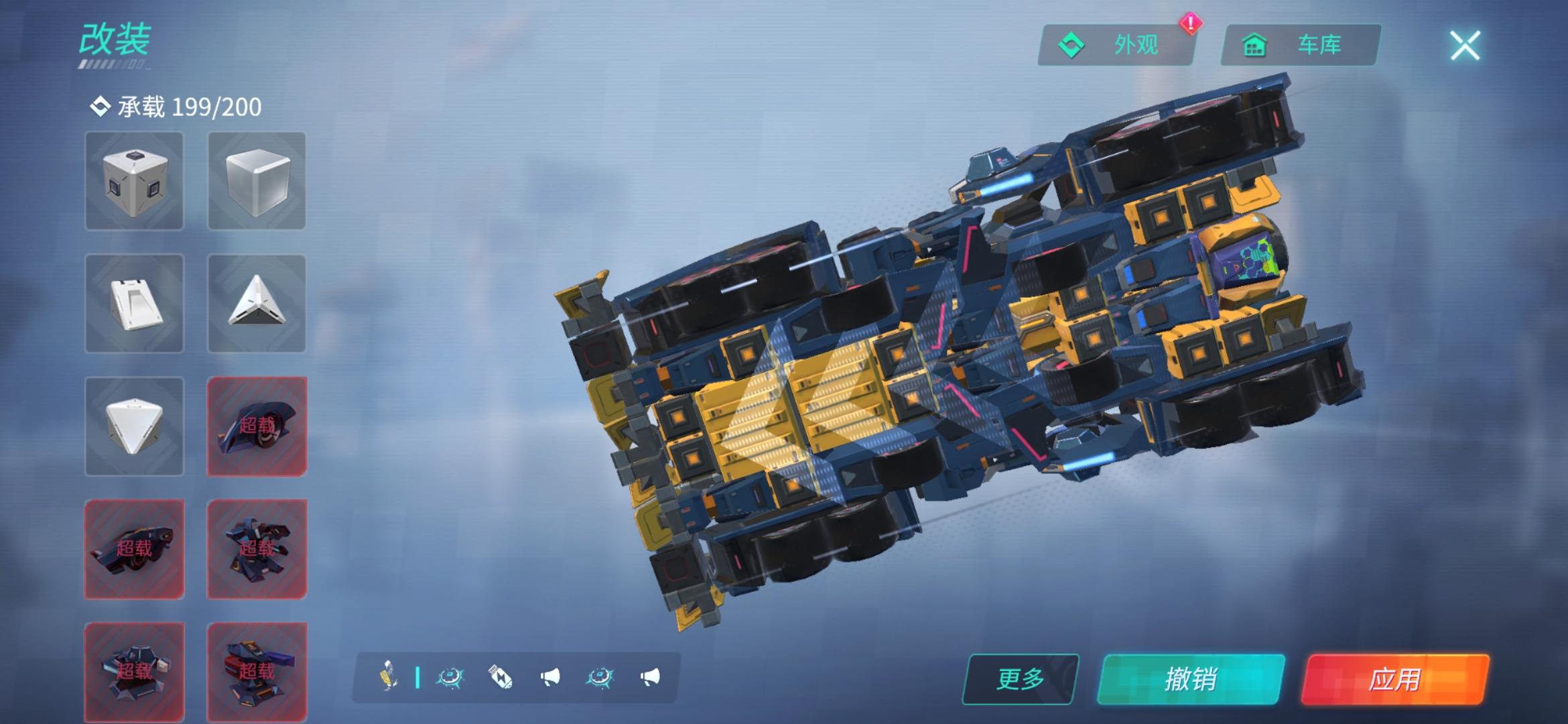
Task: Go to the 车库 garage
Action: [x=1300, y=46]
